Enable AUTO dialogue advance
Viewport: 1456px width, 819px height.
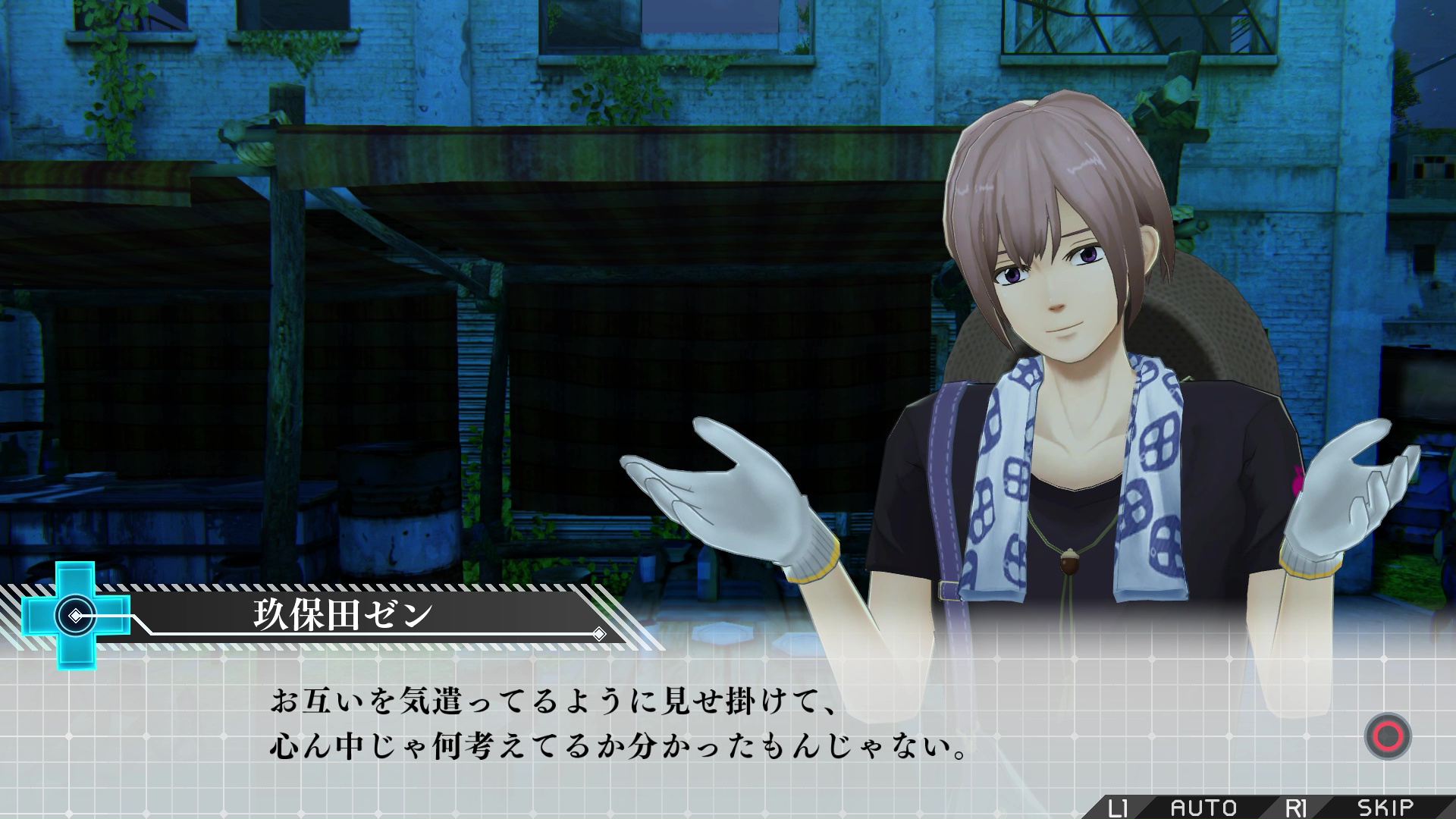tap(1203, 807)
